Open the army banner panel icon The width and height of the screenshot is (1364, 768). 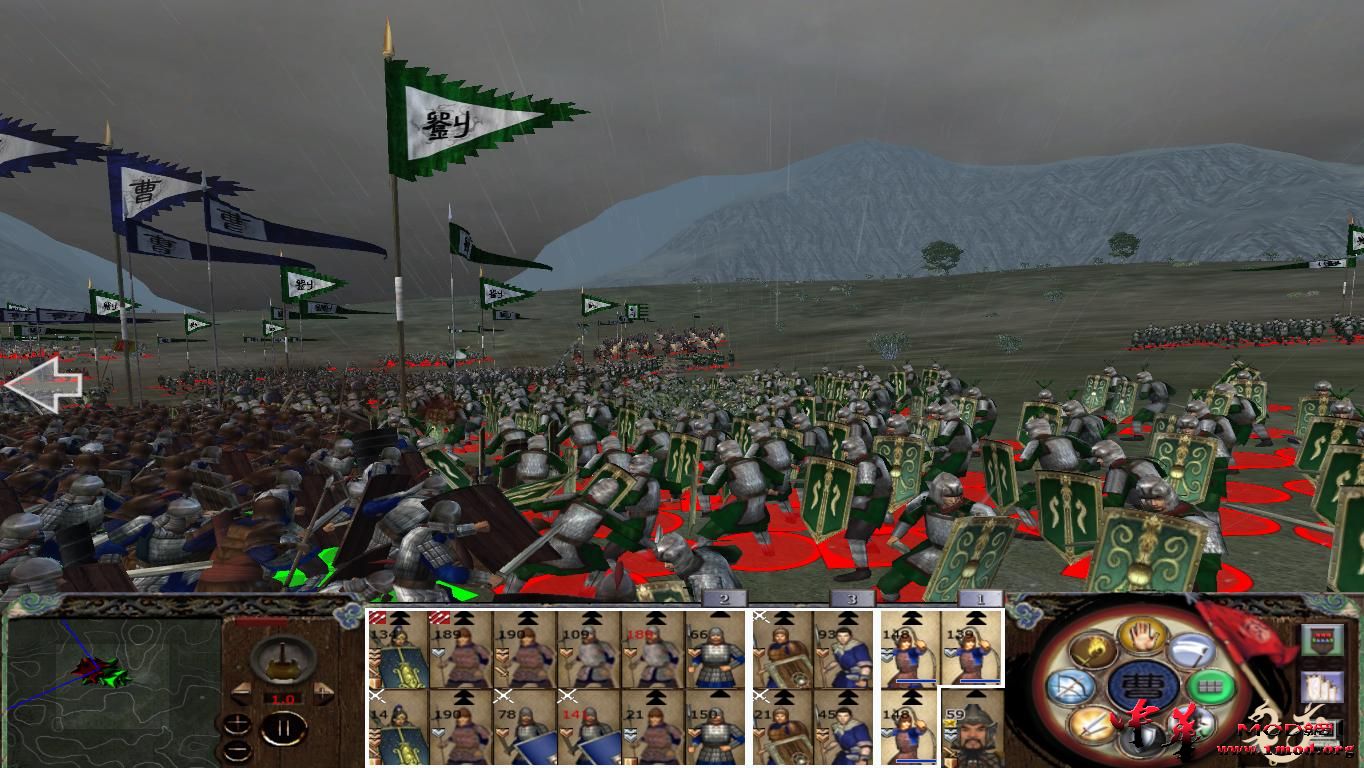[1323, 639]
